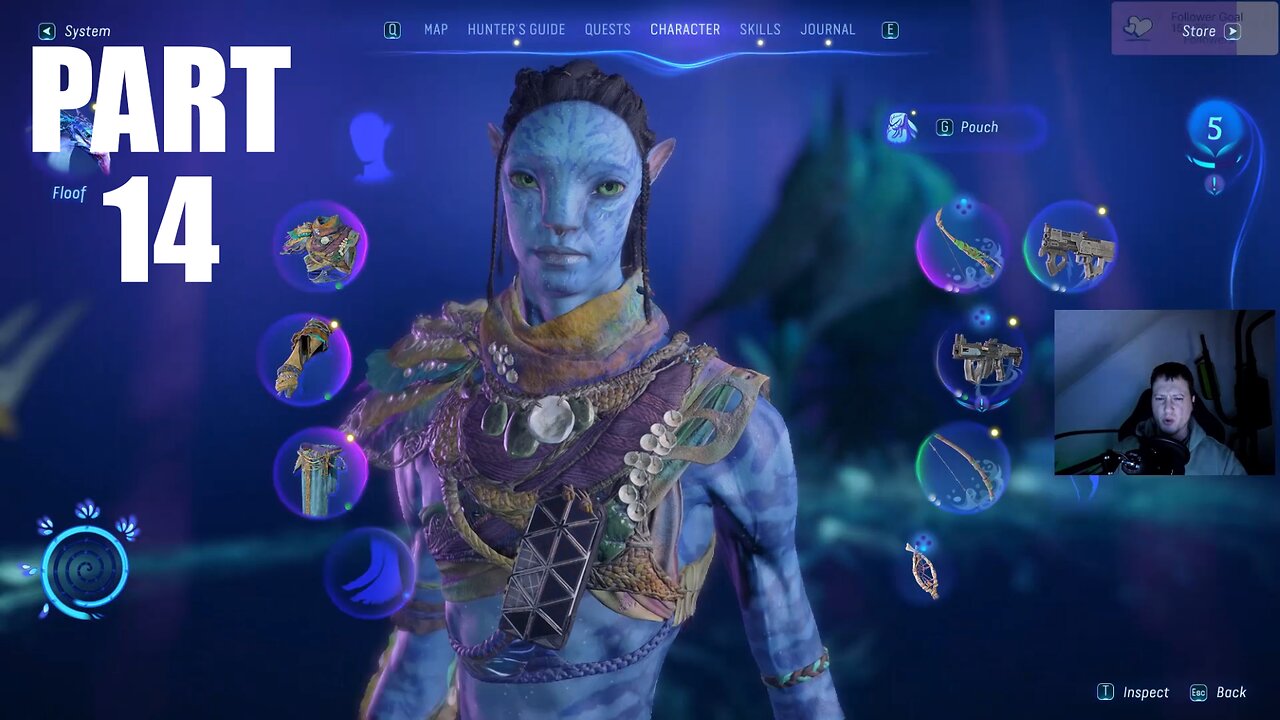The width and height of the screenshot is (1280, 720).
Task: Open the Journal tab
Action: tap(828, 30)
